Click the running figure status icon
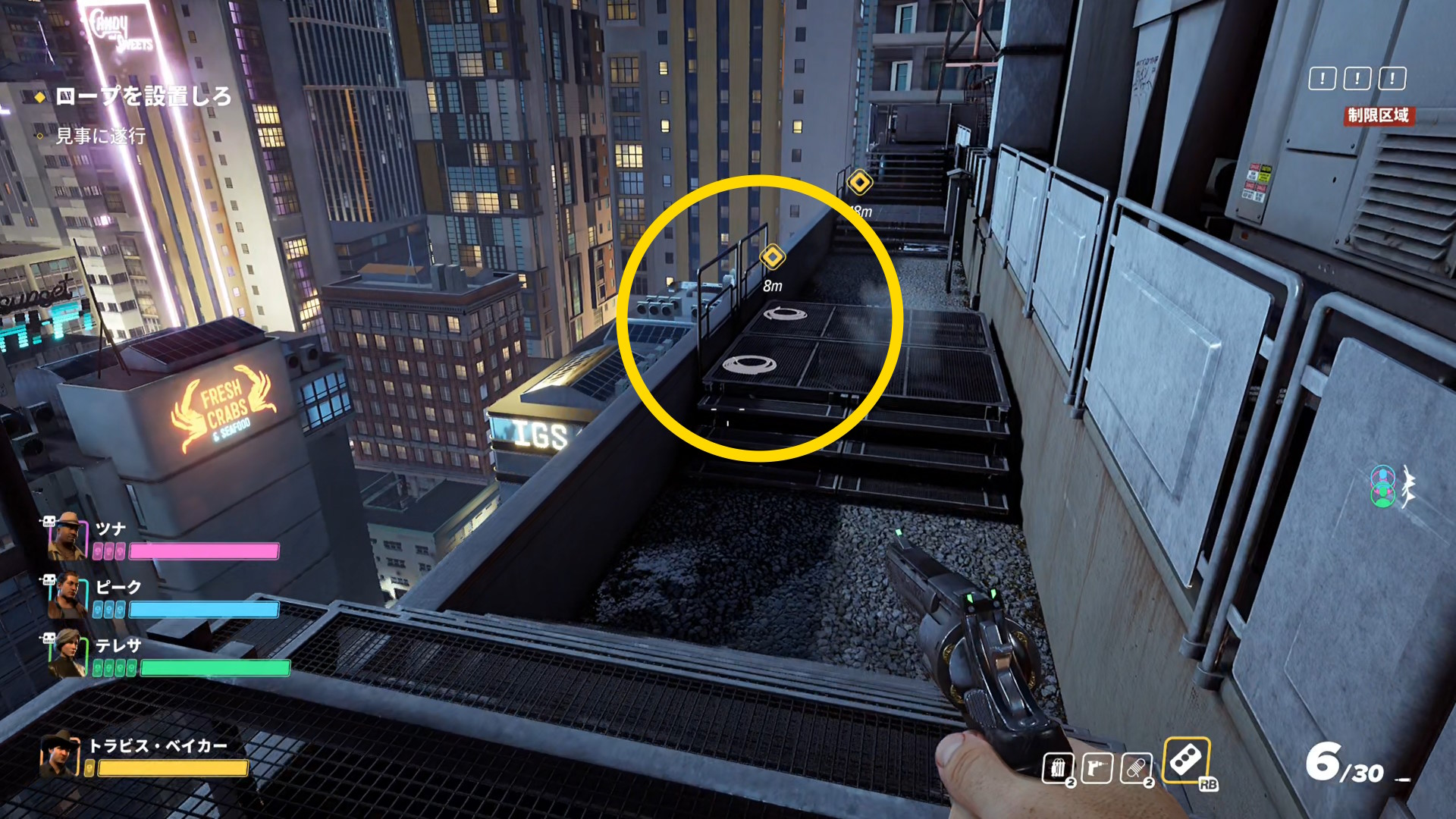This screenshot has width=1456, height=819. click(x=1408, y=487)
